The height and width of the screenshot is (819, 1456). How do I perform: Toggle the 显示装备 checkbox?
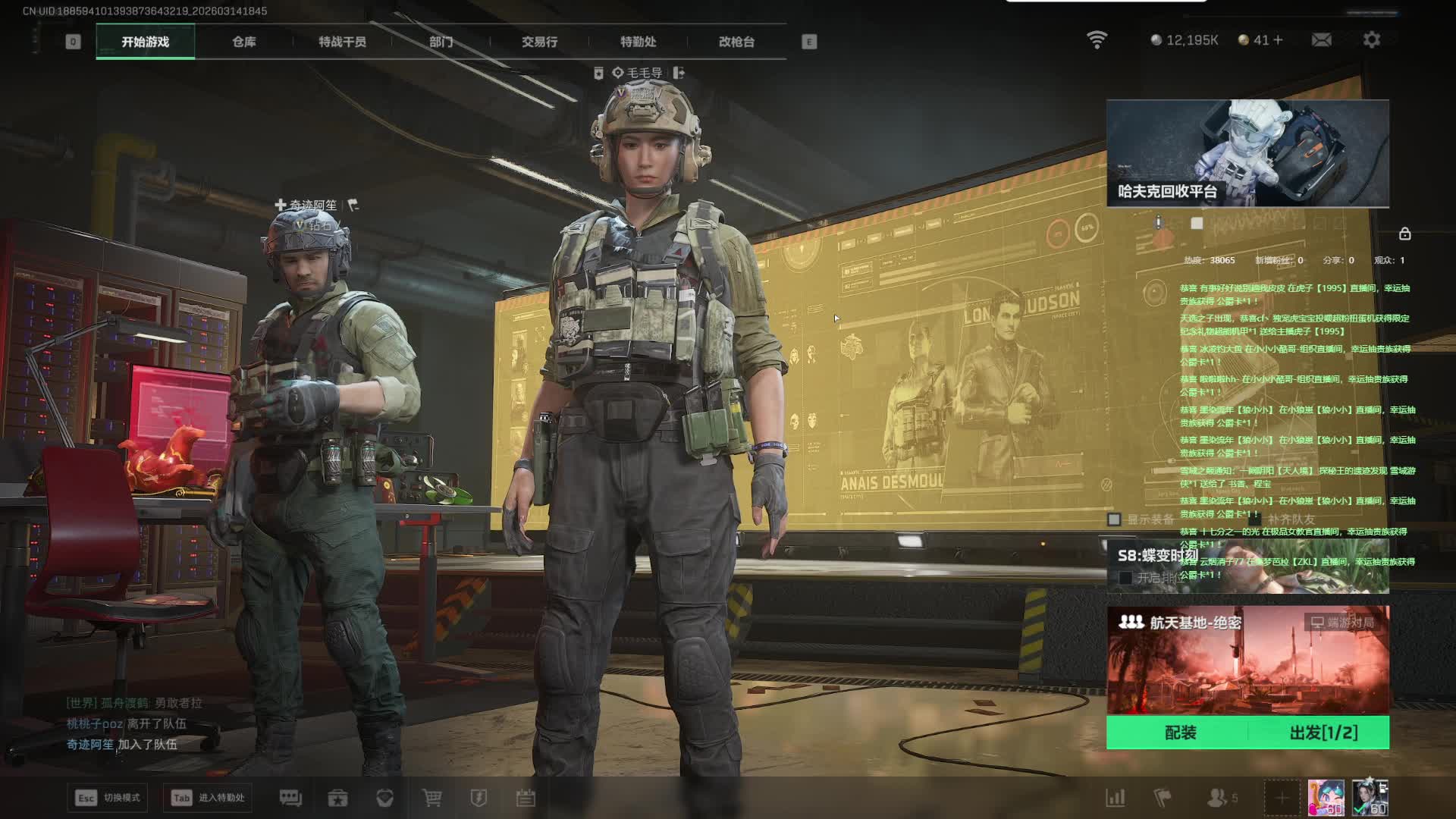point(1114,519)
